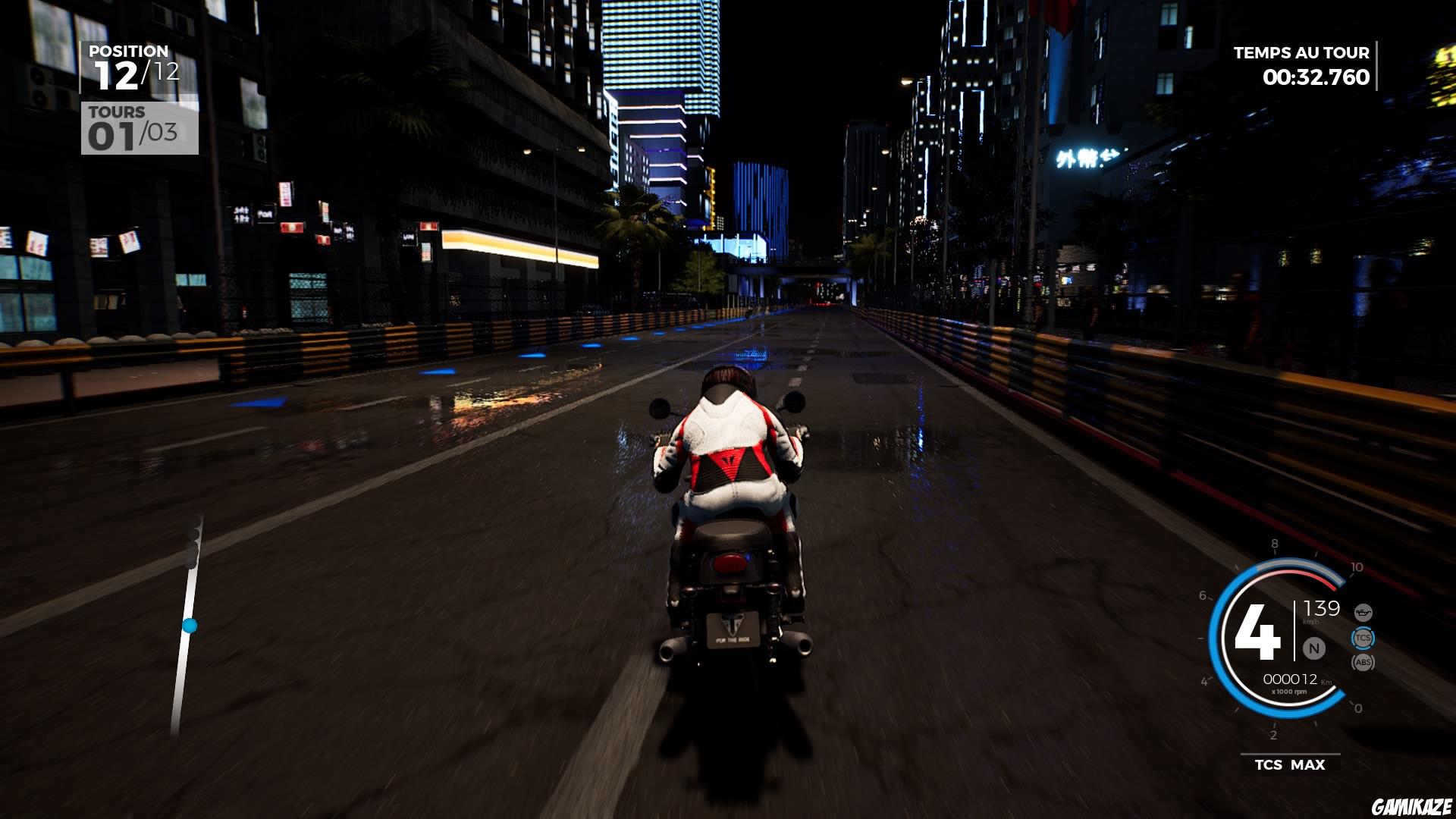1456x819 pixels.
Task: Click the oil pressure warning icon
Action: (x=1363, y=613)
